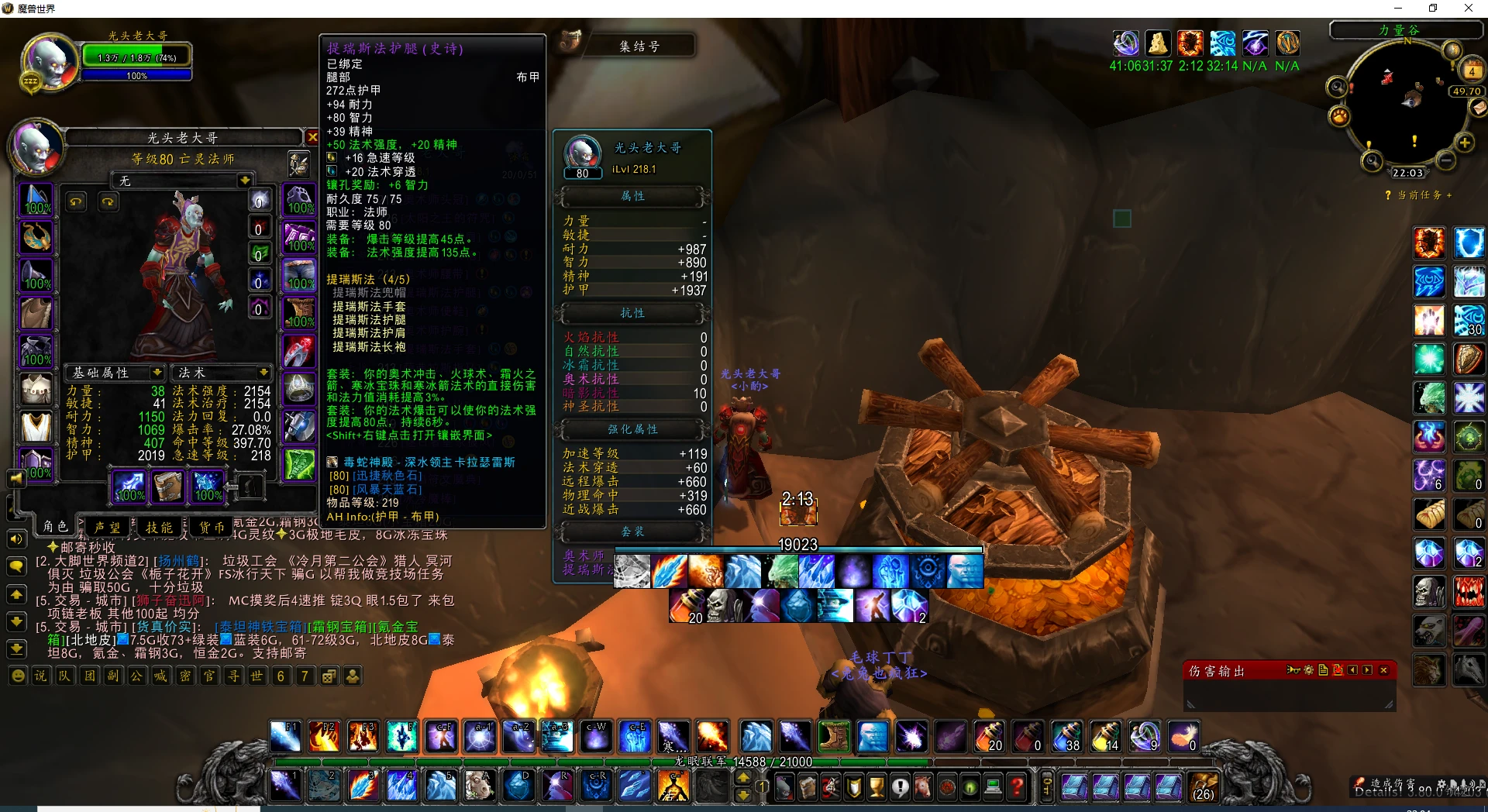The image size is (1488, 812).
Task: Open the 法术 stat category dropdown
Action: coord(263,373)
